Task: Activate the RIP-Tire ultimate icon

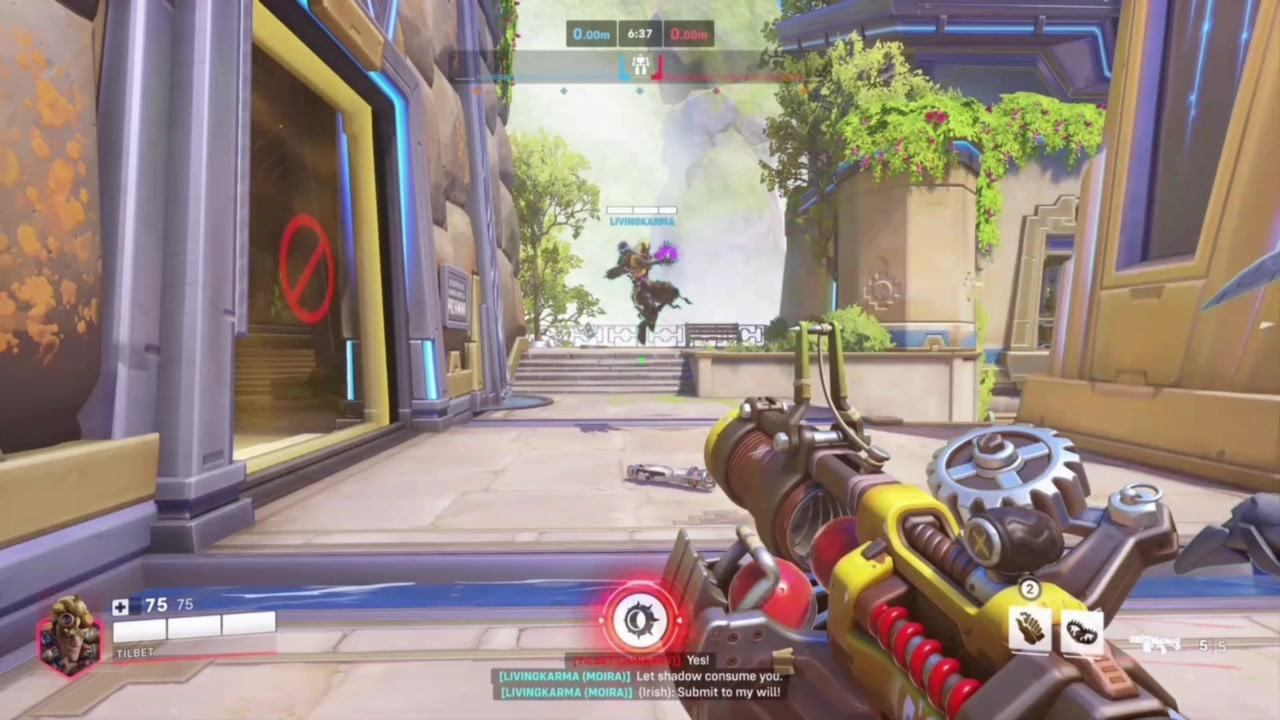Action: click(640, 619)
